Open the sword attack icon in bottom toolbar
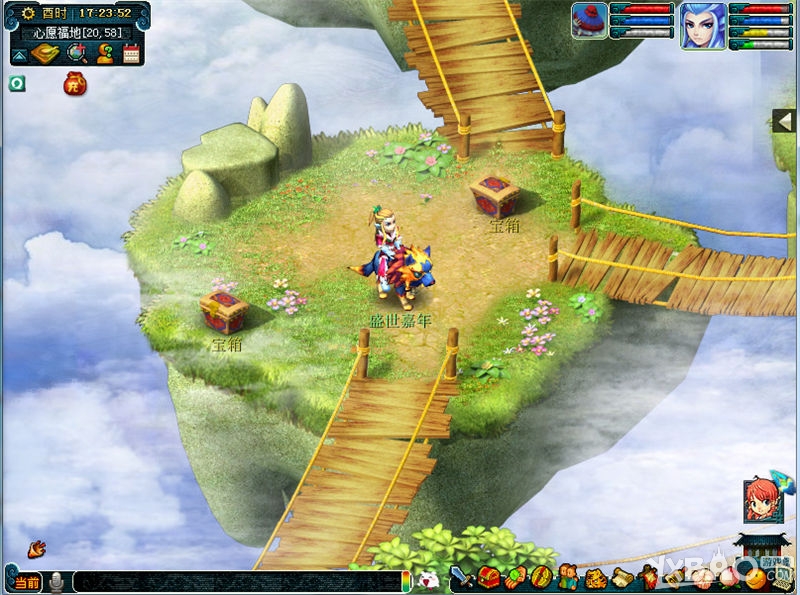 coord(463,577)
